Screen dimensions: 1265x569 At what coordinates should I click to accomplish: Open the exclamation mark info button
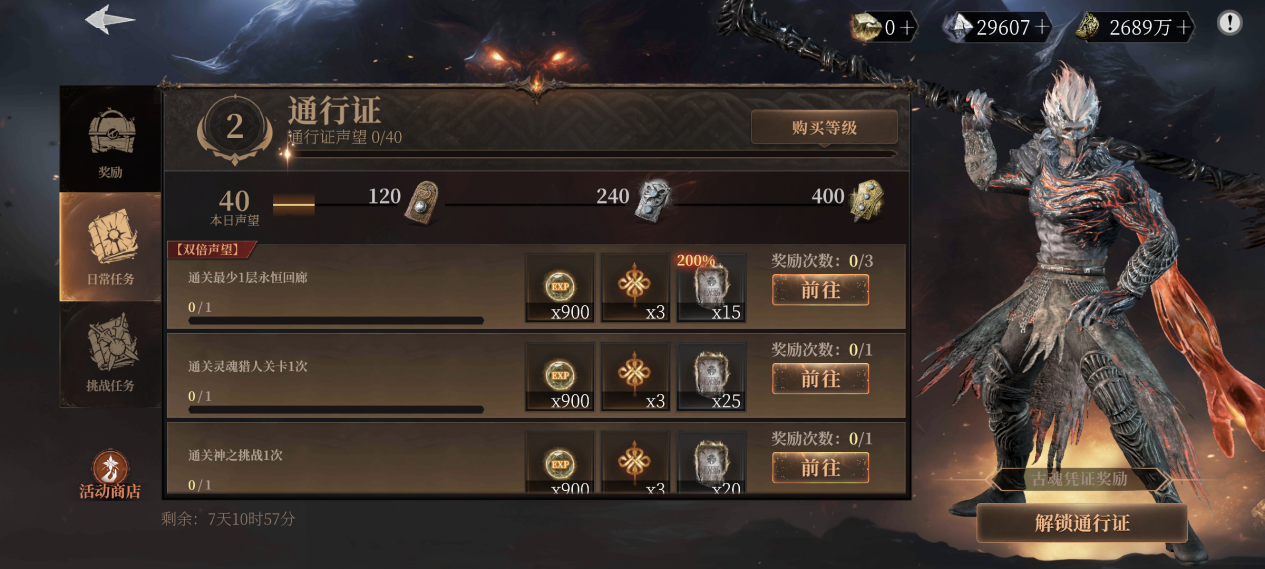[x=1229, y=23]
